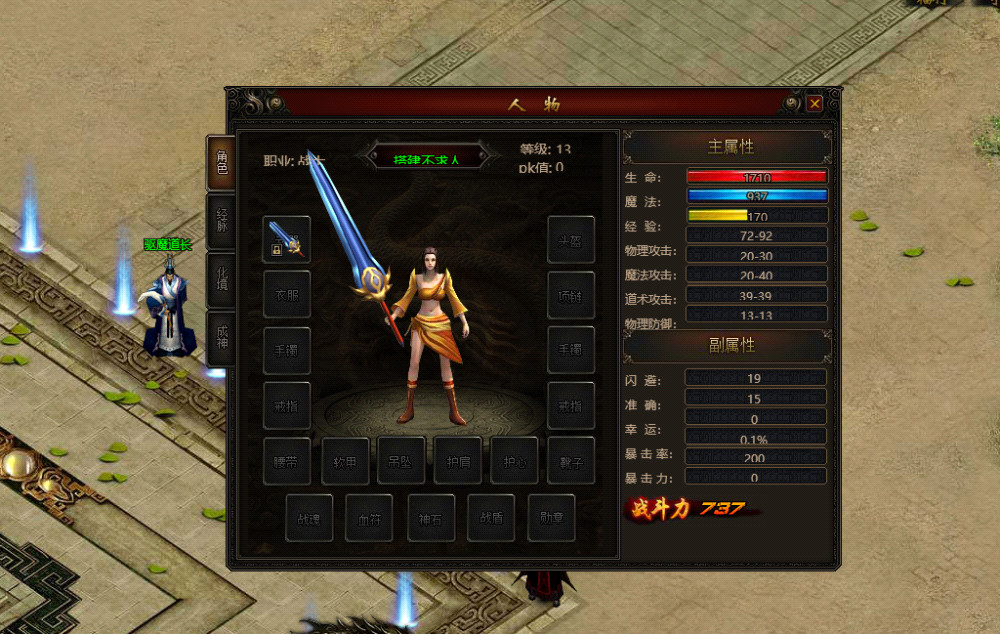
Task: Open the 勋章 medal slot
Action: coord(551,518)
